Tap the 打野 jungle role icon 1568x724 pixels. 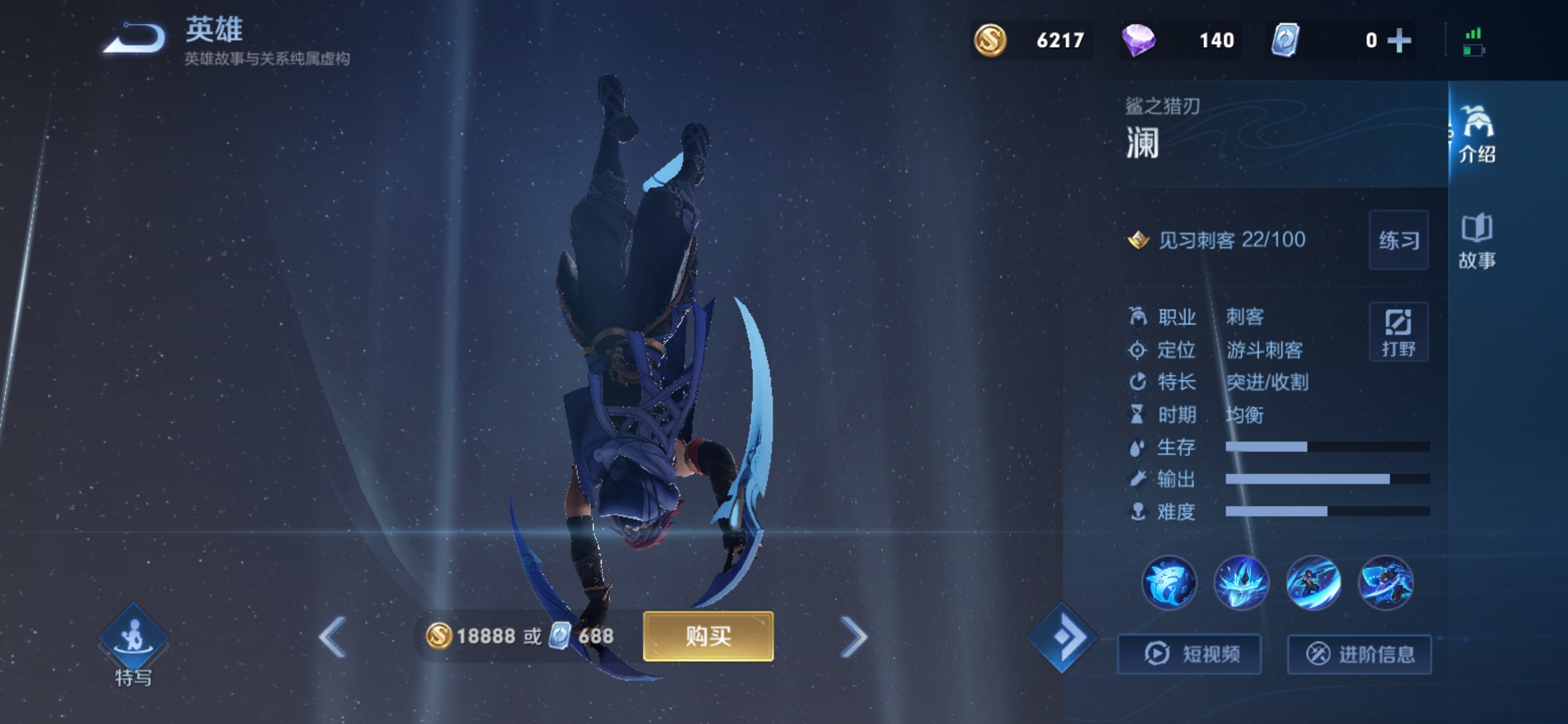coord(1398,332)
